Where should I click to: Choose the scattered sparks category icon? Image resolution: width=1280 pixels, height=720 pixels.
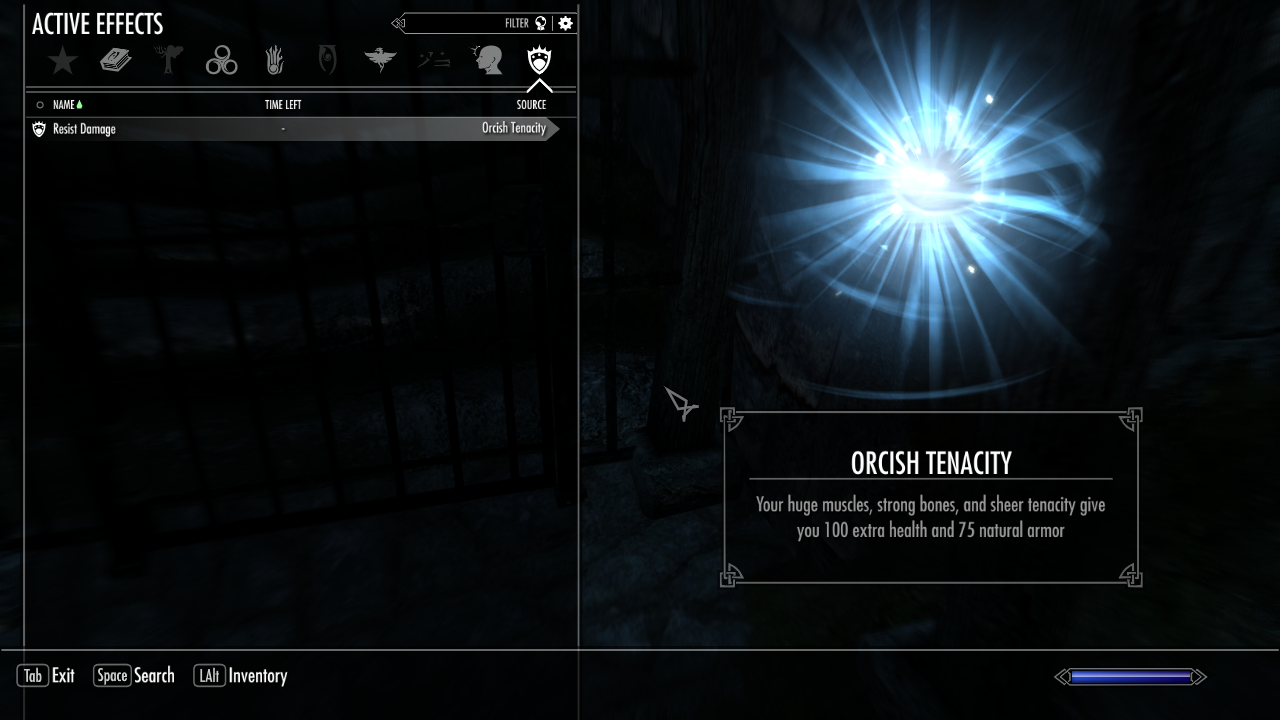433,61
